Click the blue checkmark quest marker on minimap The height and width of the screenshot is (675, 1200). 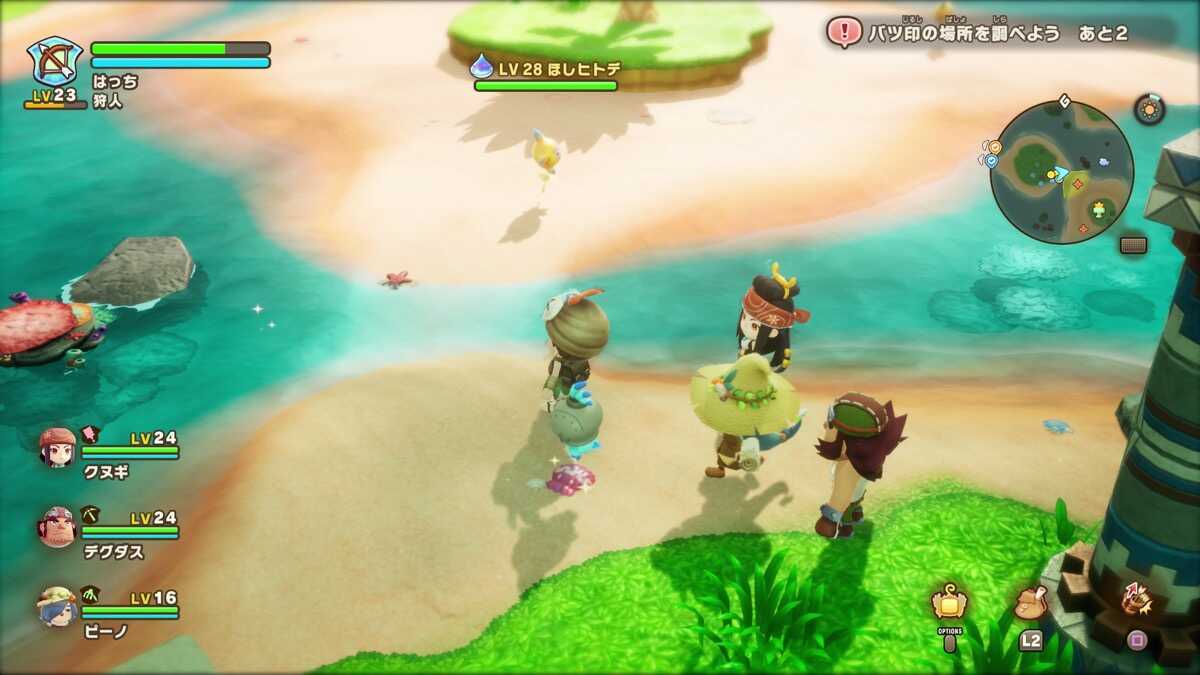tap(991, 160)
